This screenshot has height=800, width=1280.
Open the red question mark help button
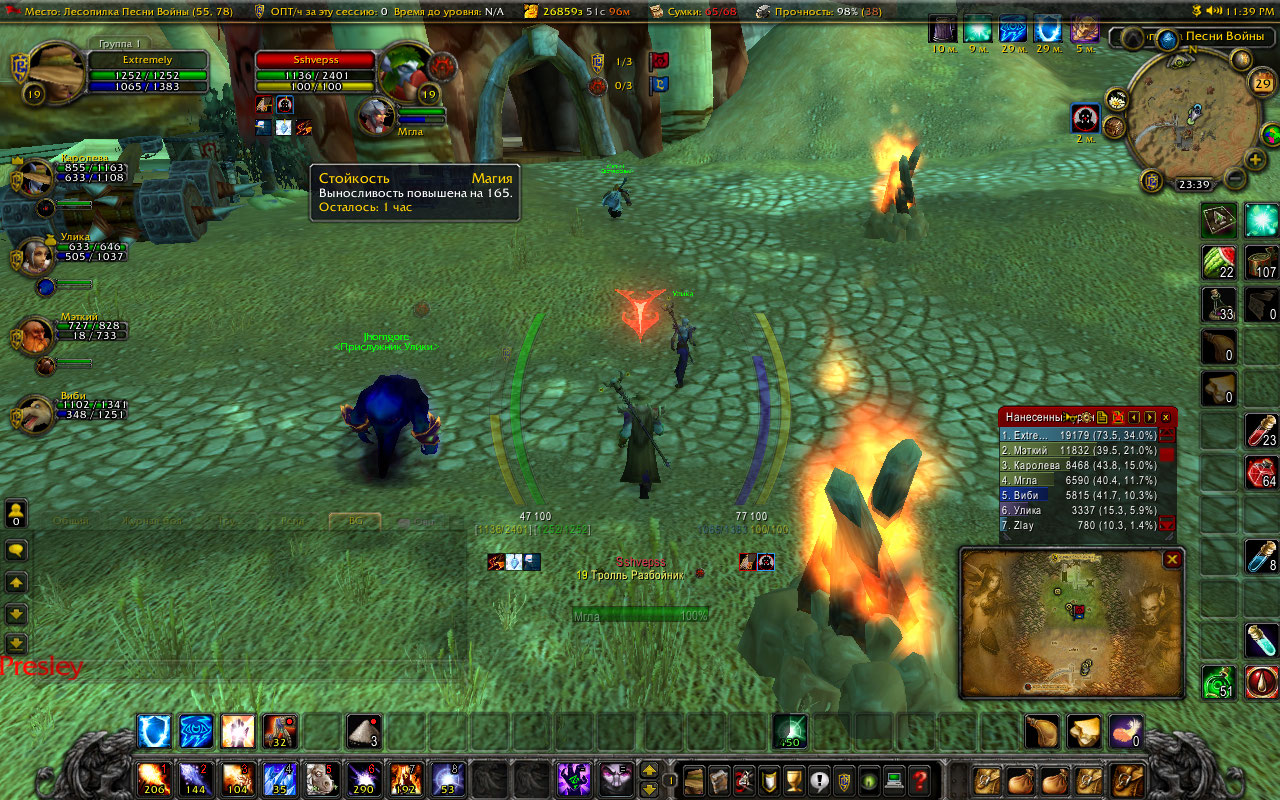click(920, 778)
